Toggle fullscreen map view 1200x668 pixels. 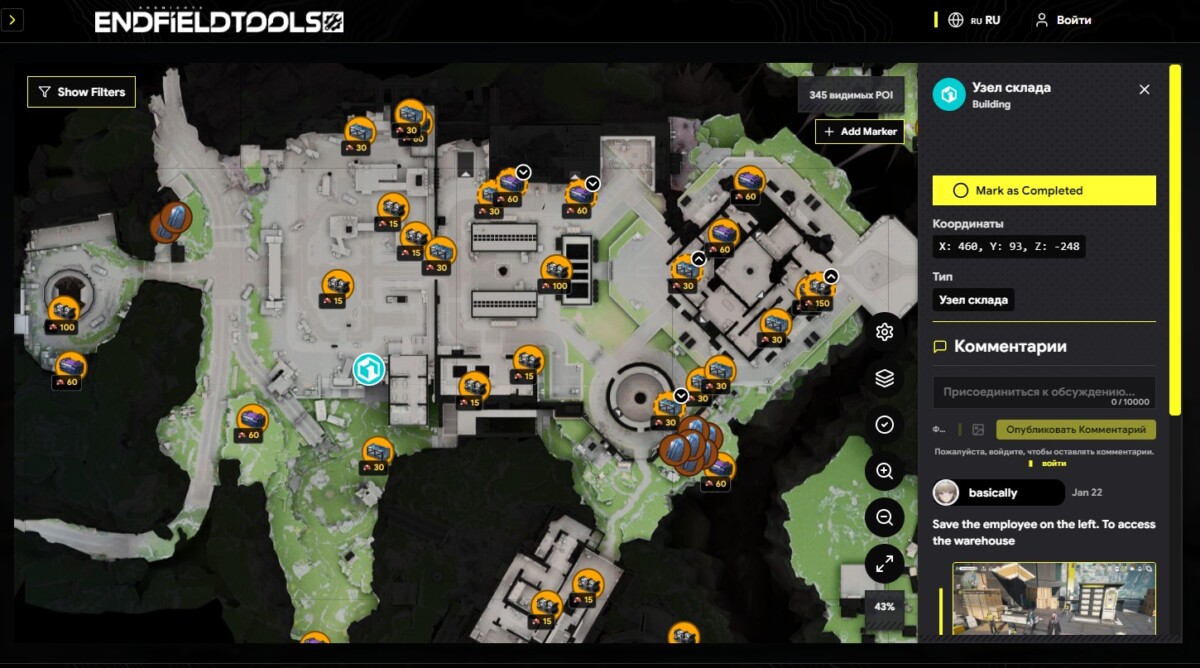884,564
